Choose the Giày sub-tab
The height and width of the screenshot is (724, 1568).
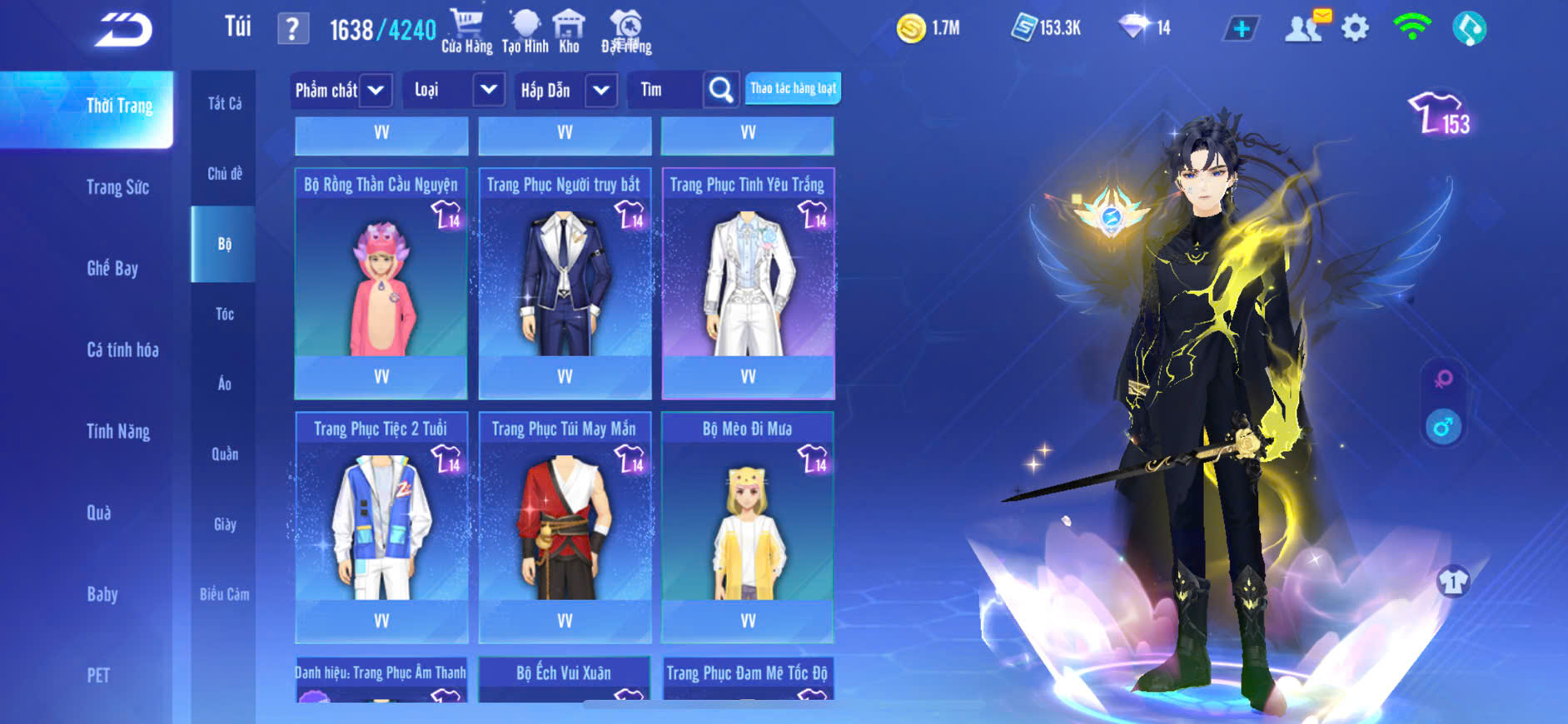224,524
